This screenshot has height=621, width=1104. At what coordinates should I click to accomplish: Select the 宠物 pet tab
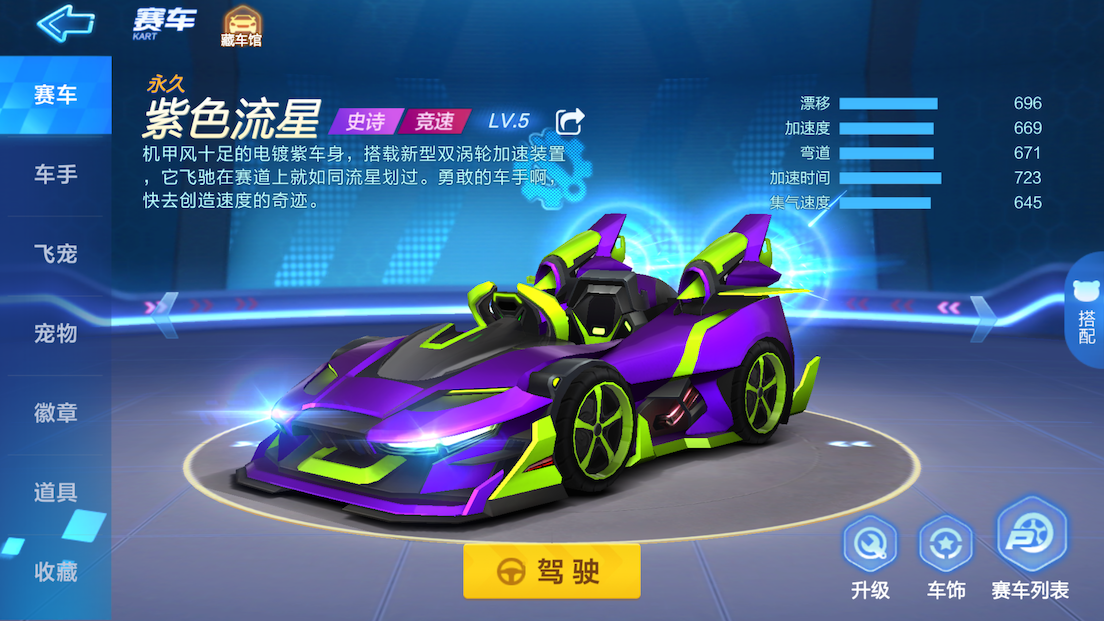coord(55,333)
